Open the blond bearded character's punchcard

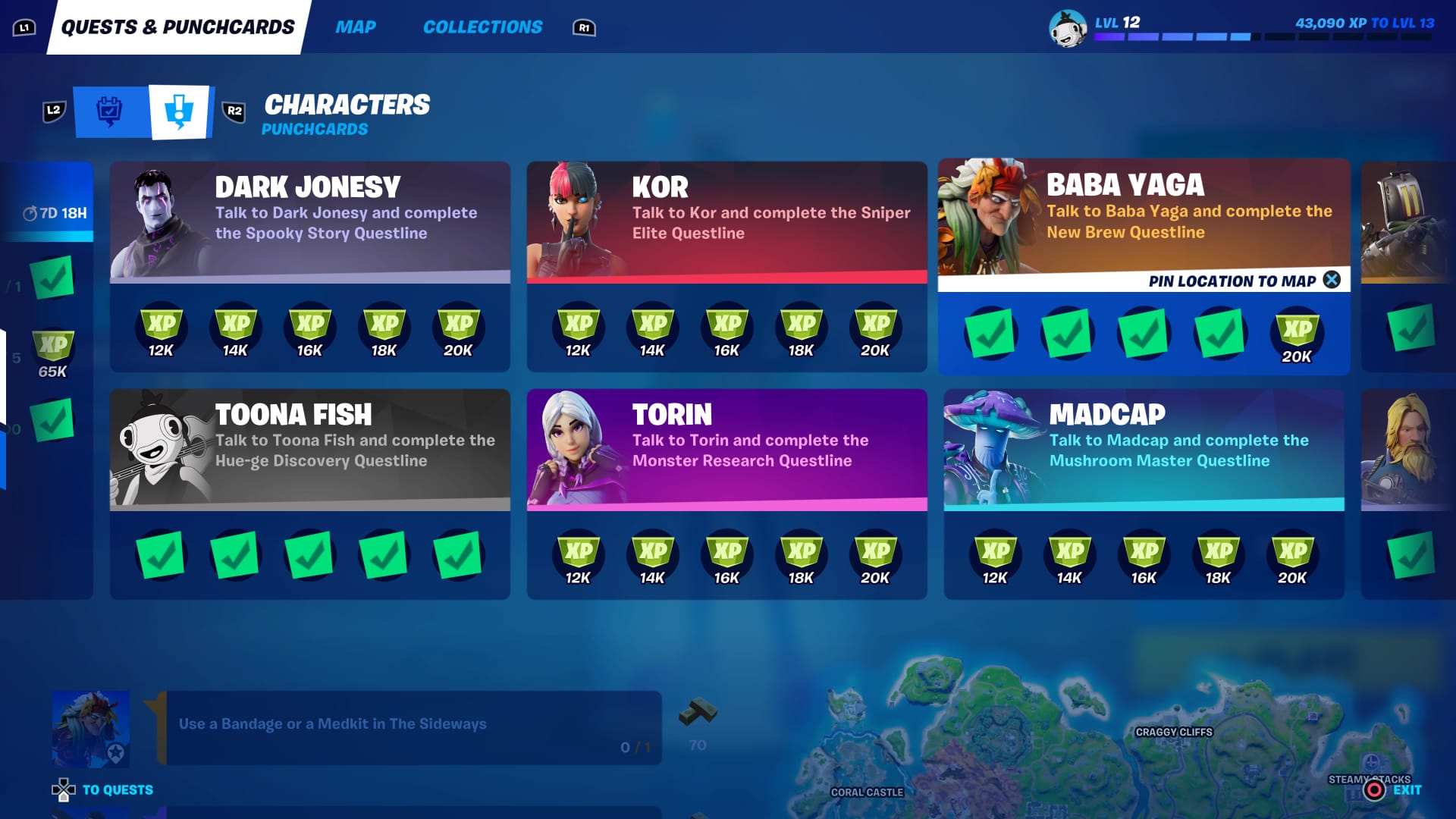(1408, 449)
